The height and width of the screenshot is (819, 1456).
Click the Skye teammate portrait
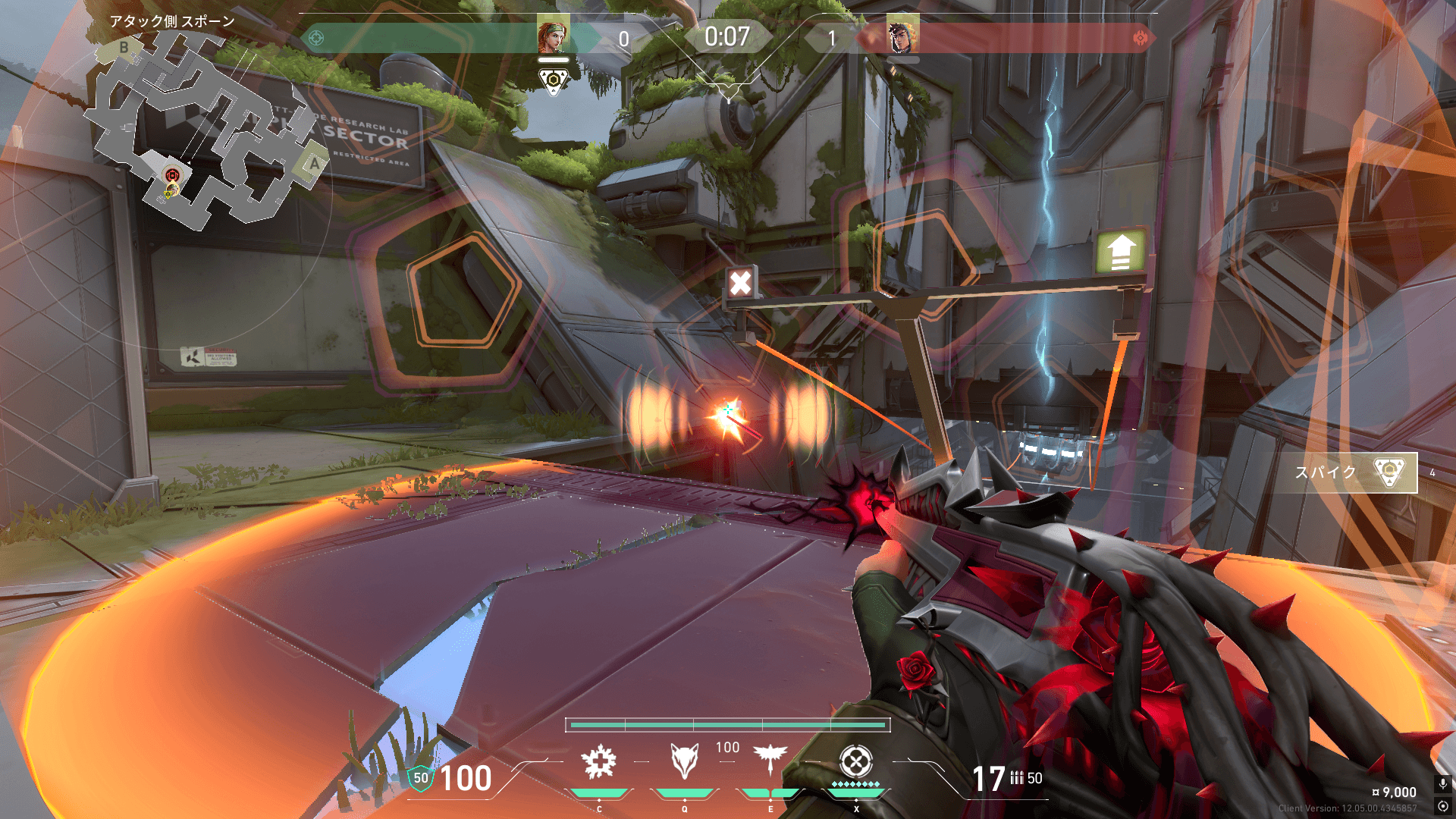click(x=553, y=36)
